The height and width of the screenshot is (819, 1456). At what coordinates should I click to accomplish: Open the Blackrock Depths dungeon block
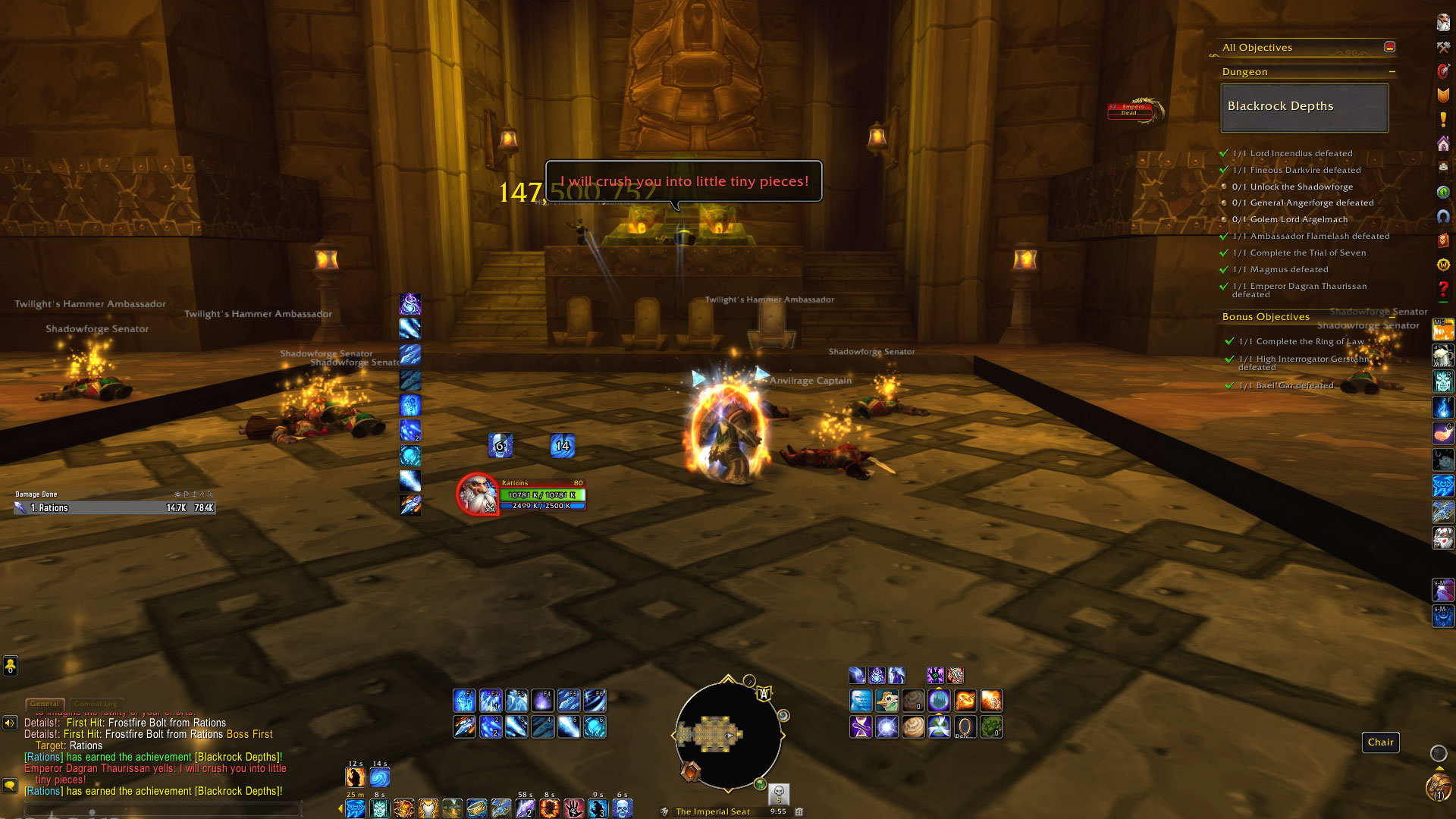pos(1304,107)
